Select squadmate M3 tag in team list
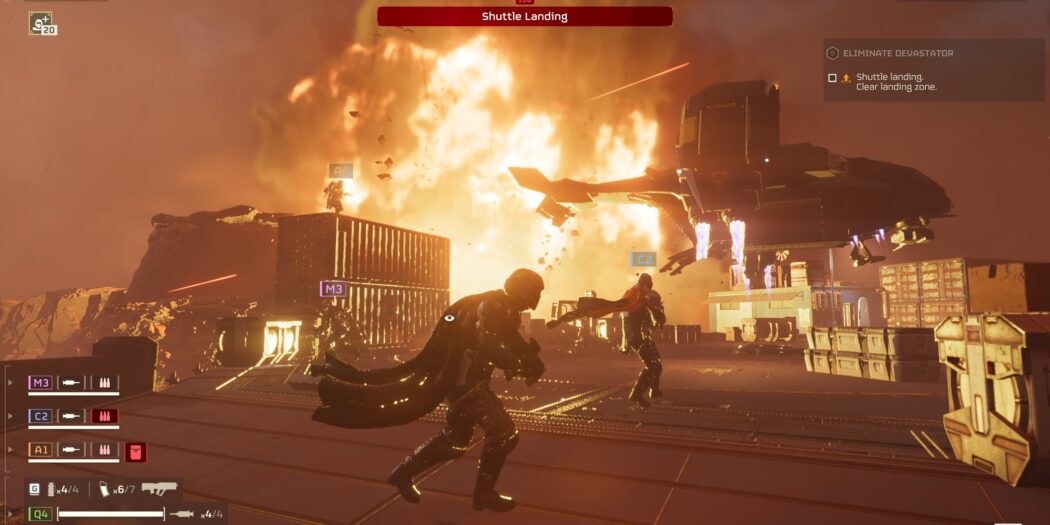The height and width of the screenshot is (525, 1050). click(x=41, y=382)
